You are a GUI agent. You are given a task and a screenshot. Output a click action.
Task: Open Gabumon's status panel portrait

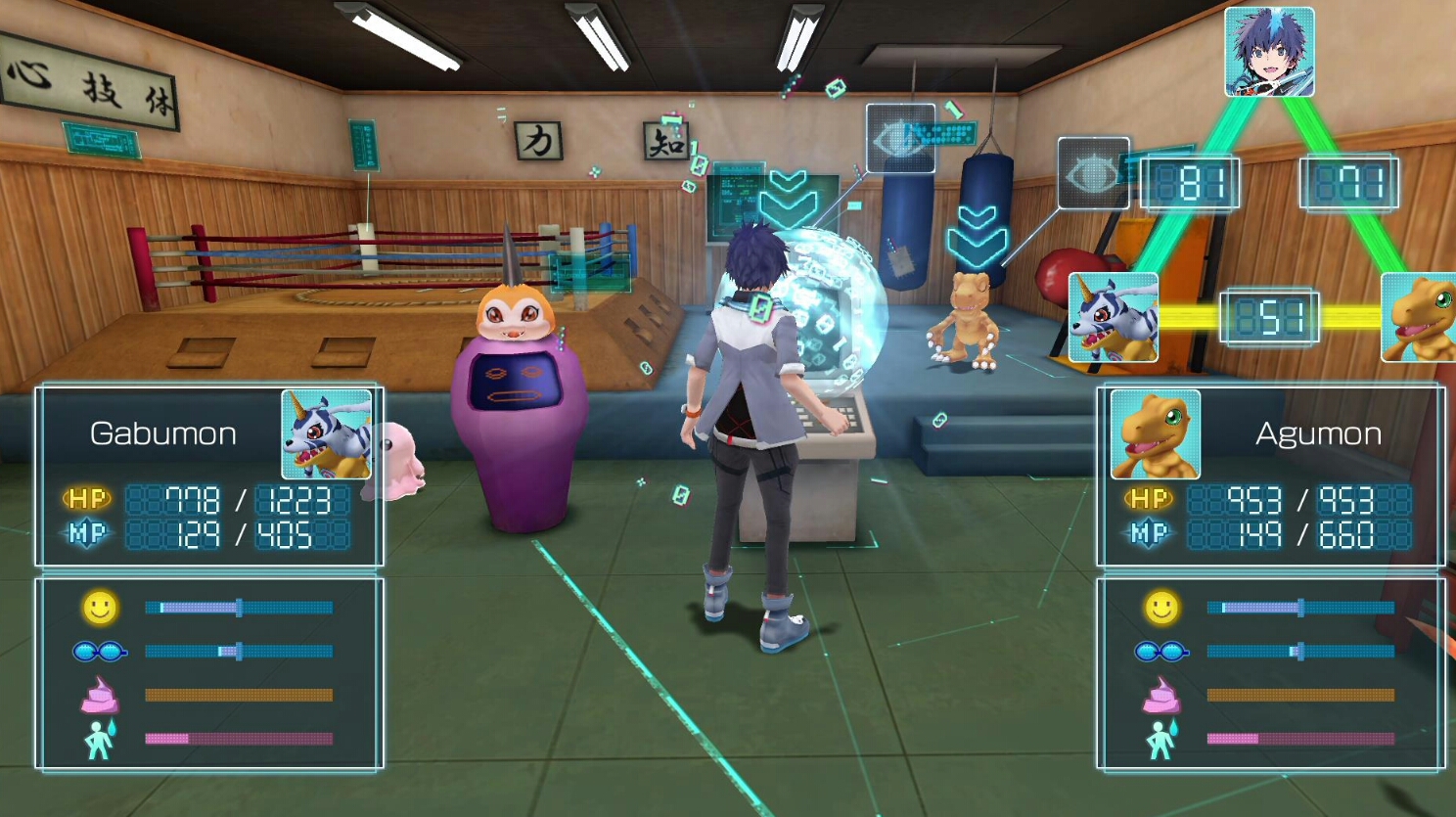coord(326,434)
